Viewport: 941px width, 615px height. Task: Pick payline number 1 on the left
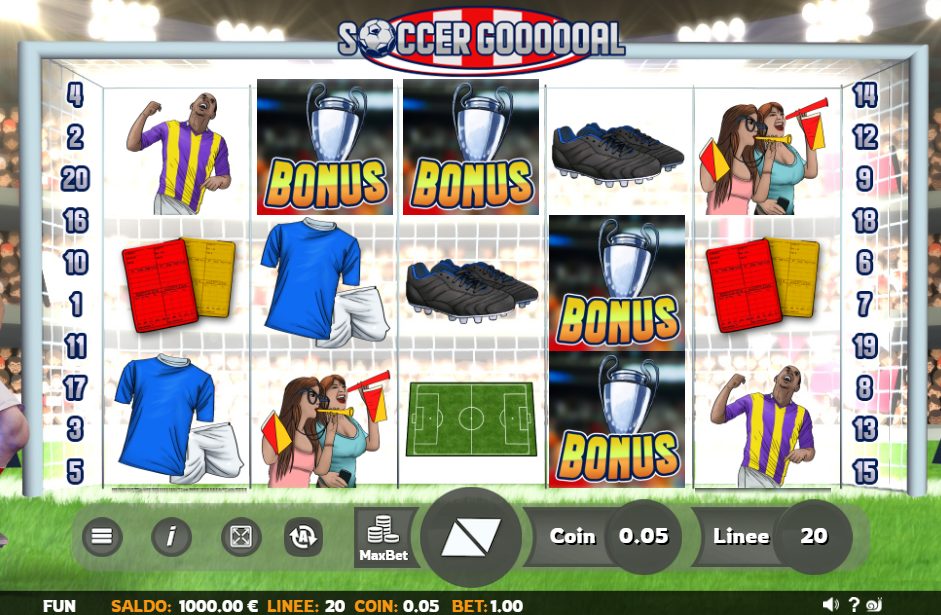click(x=75, y=304)
